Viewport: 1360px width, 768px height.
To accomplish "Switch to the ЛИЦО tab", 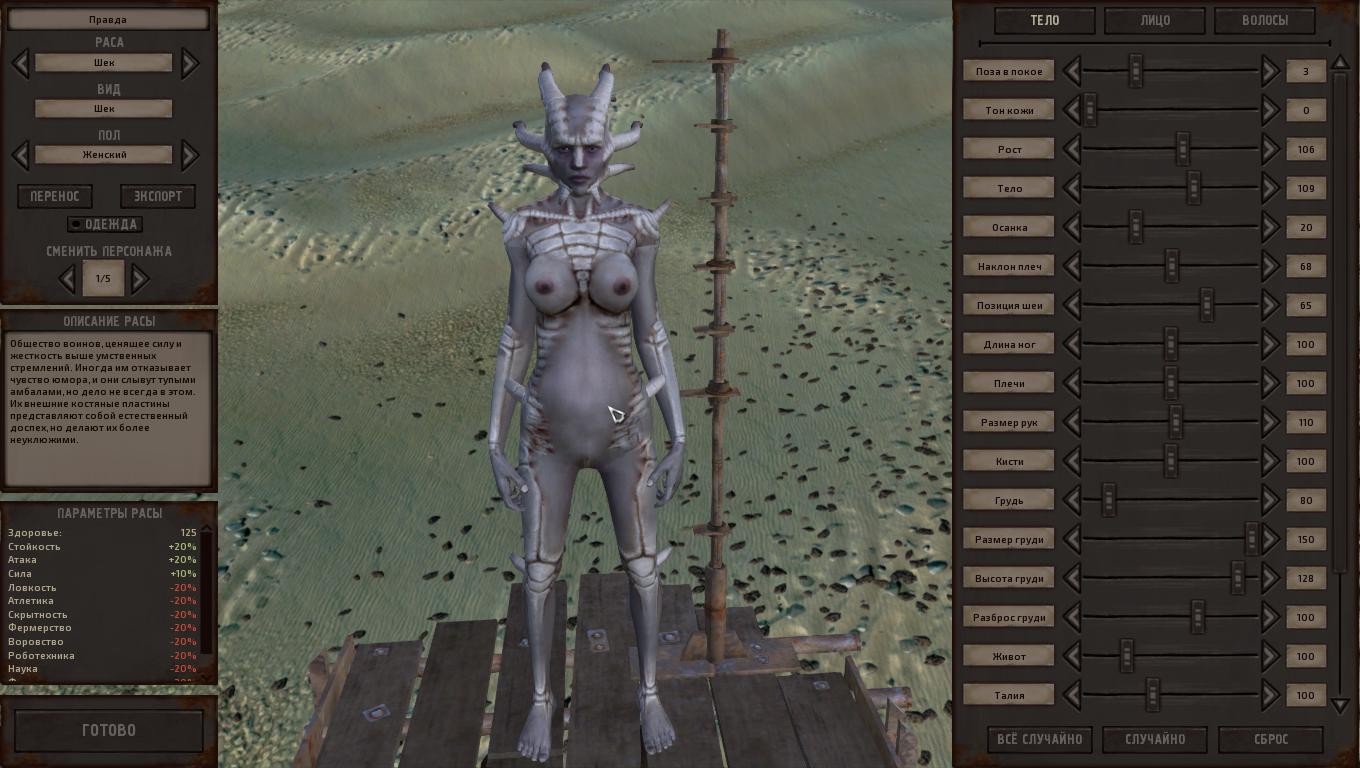I will (1154, 20).
